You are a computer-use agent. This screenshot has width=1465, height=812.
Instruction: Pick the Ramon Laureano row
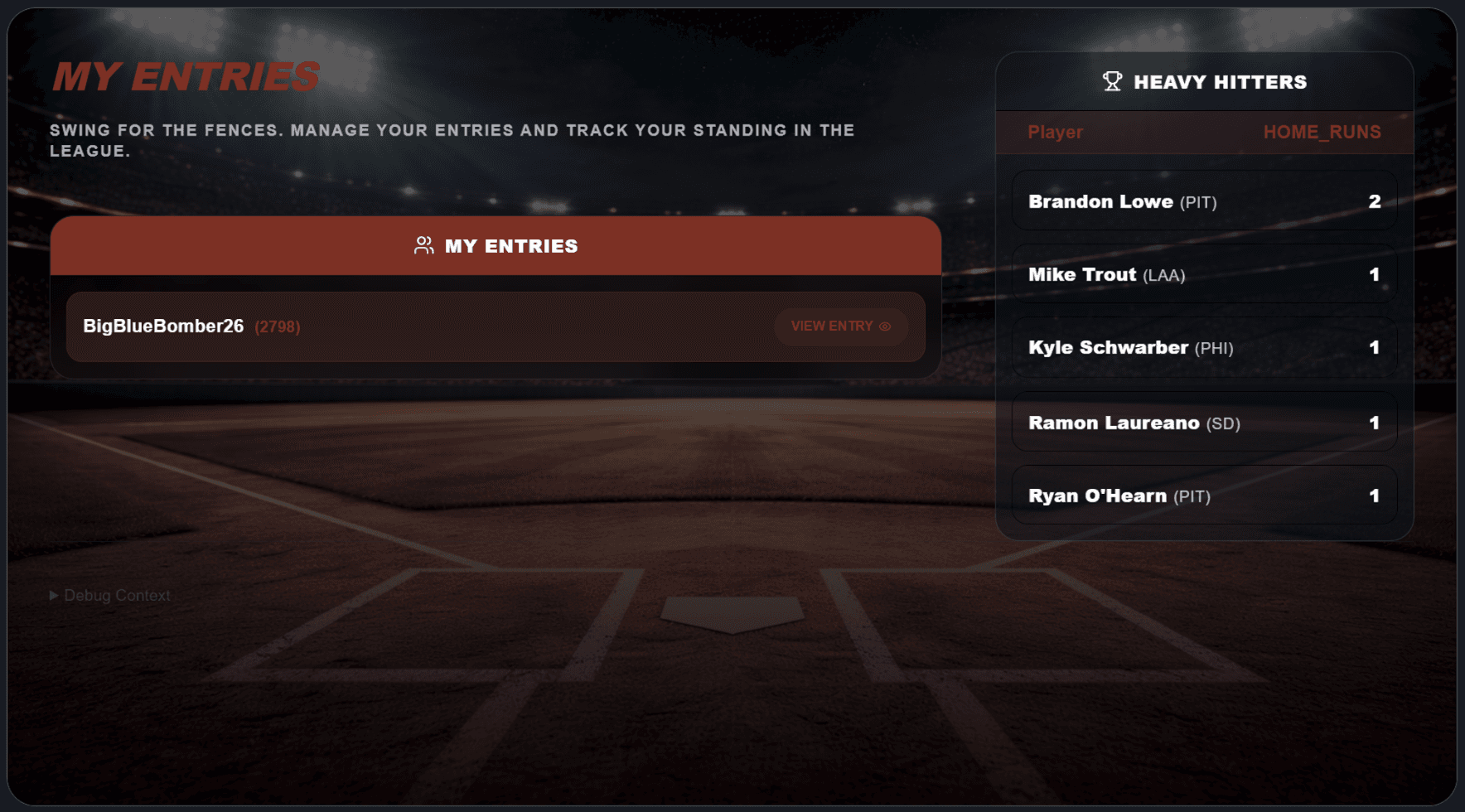(1203, 423)
